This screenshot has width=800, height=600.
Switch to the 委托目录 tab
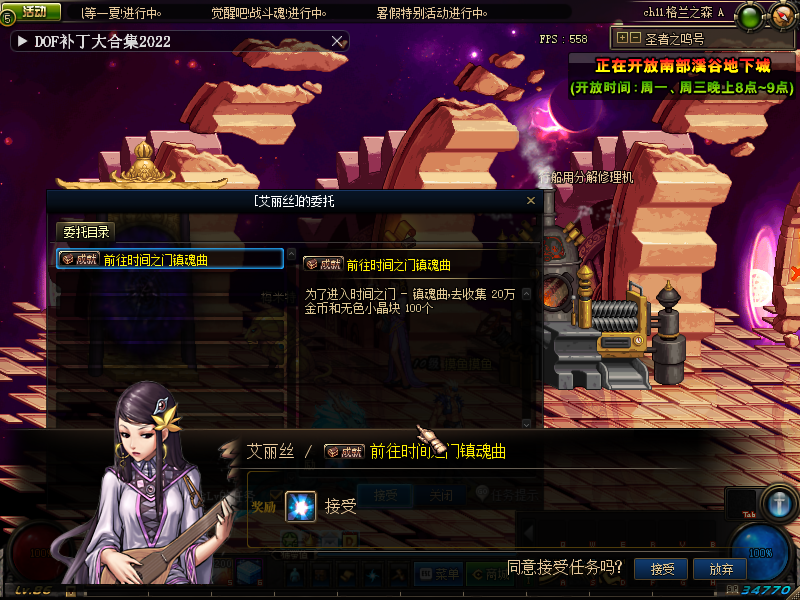pos(86,232)
